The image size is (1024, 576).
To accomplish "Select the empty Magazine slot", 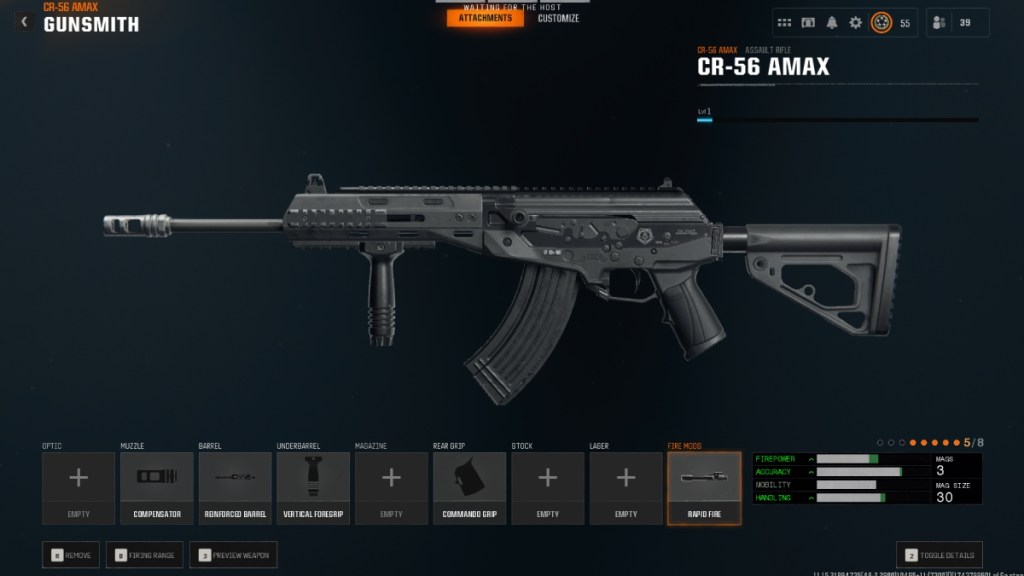I will click(391, 488).
